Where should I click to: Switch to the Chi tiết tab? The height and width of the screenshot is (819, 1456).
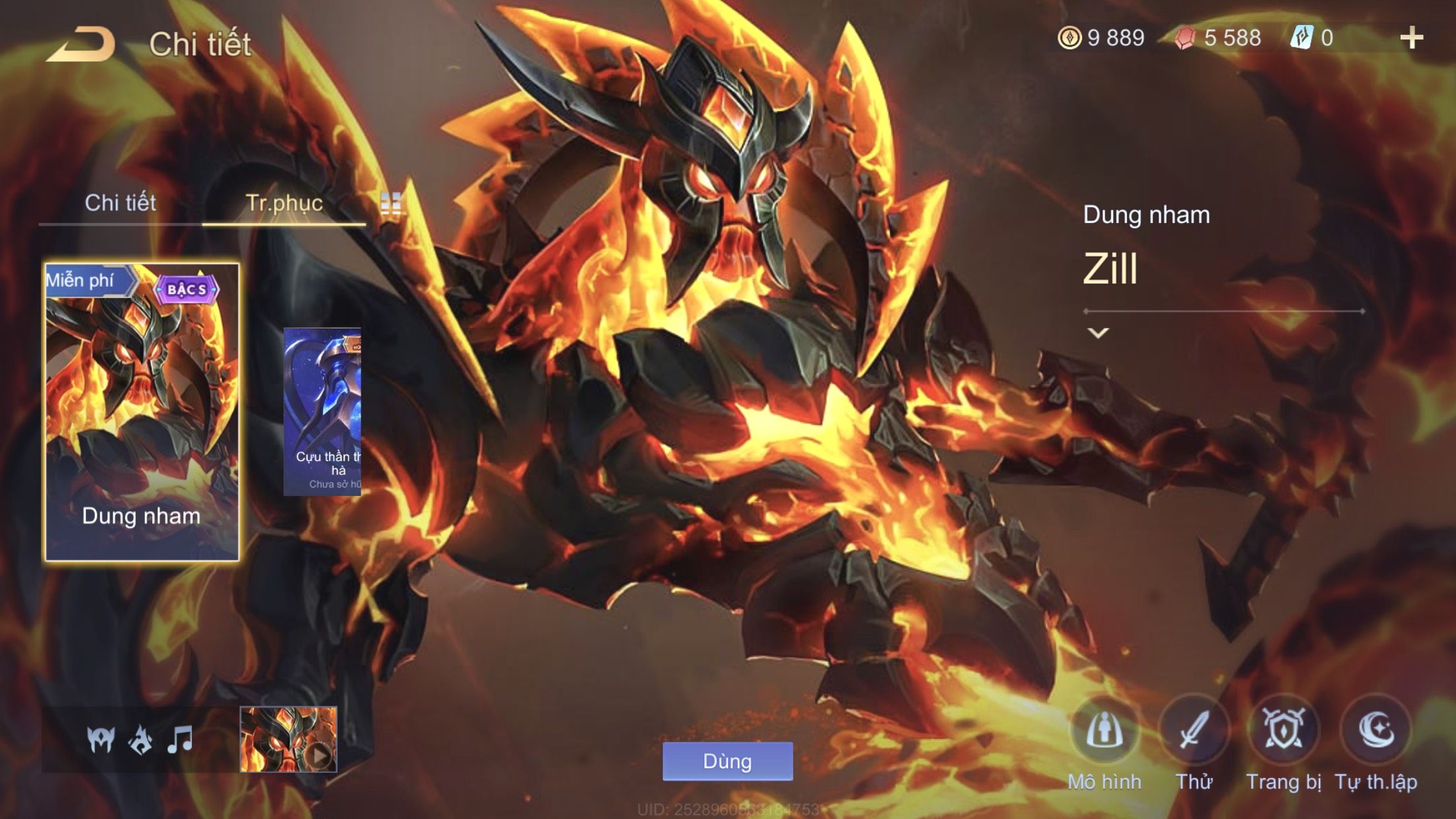click(x=120, y=203)
